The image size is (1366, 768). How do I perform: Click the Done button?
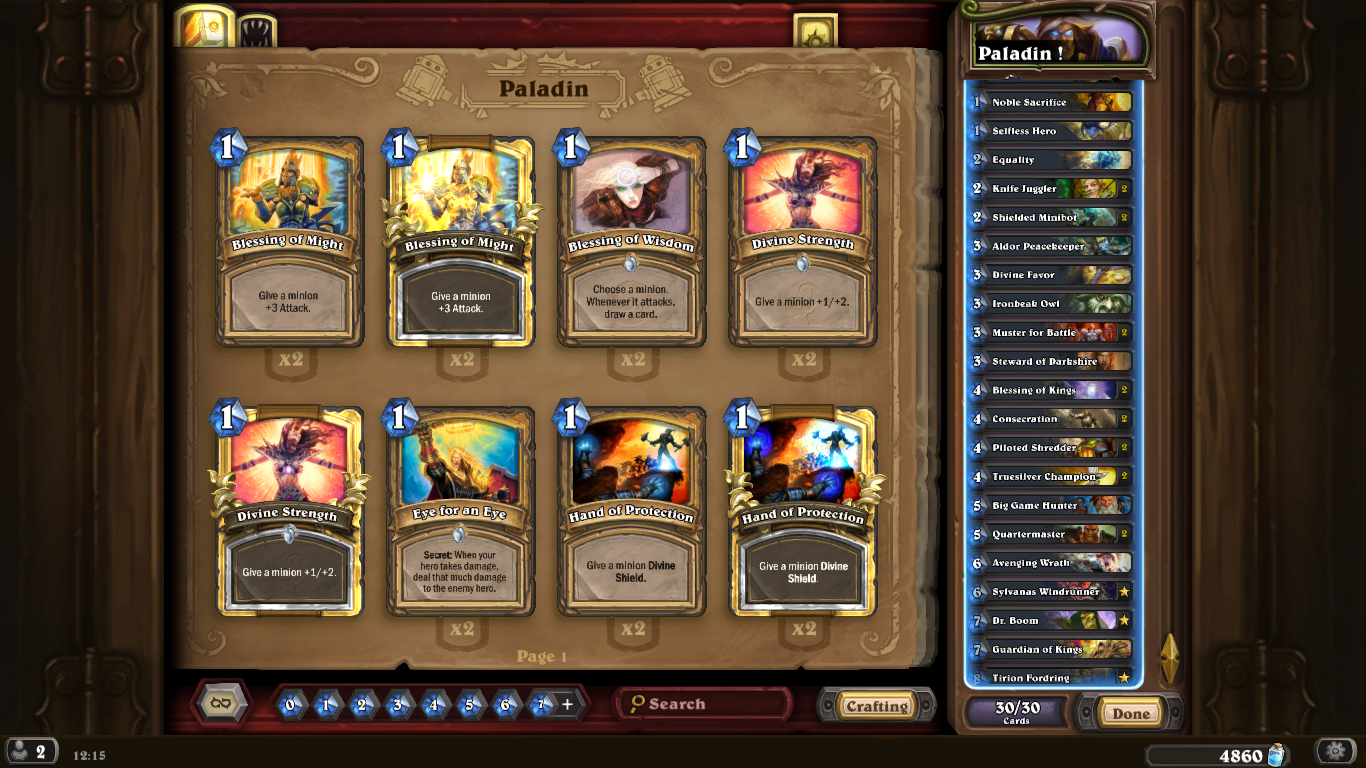[1131, 713]
